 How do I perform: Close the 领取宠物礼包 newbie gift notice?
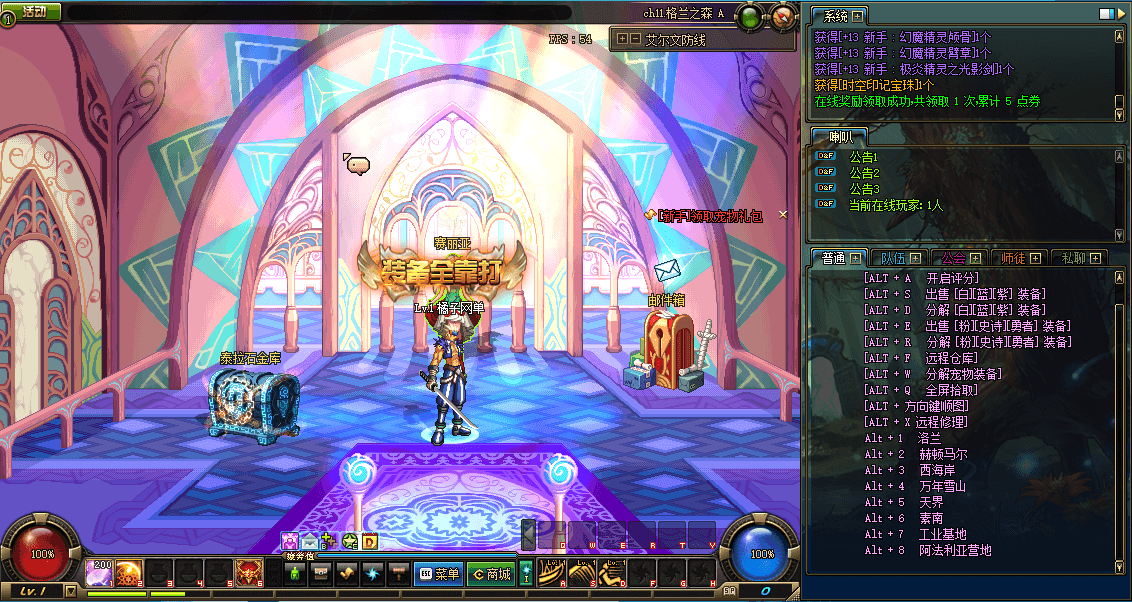click(783, 214)
